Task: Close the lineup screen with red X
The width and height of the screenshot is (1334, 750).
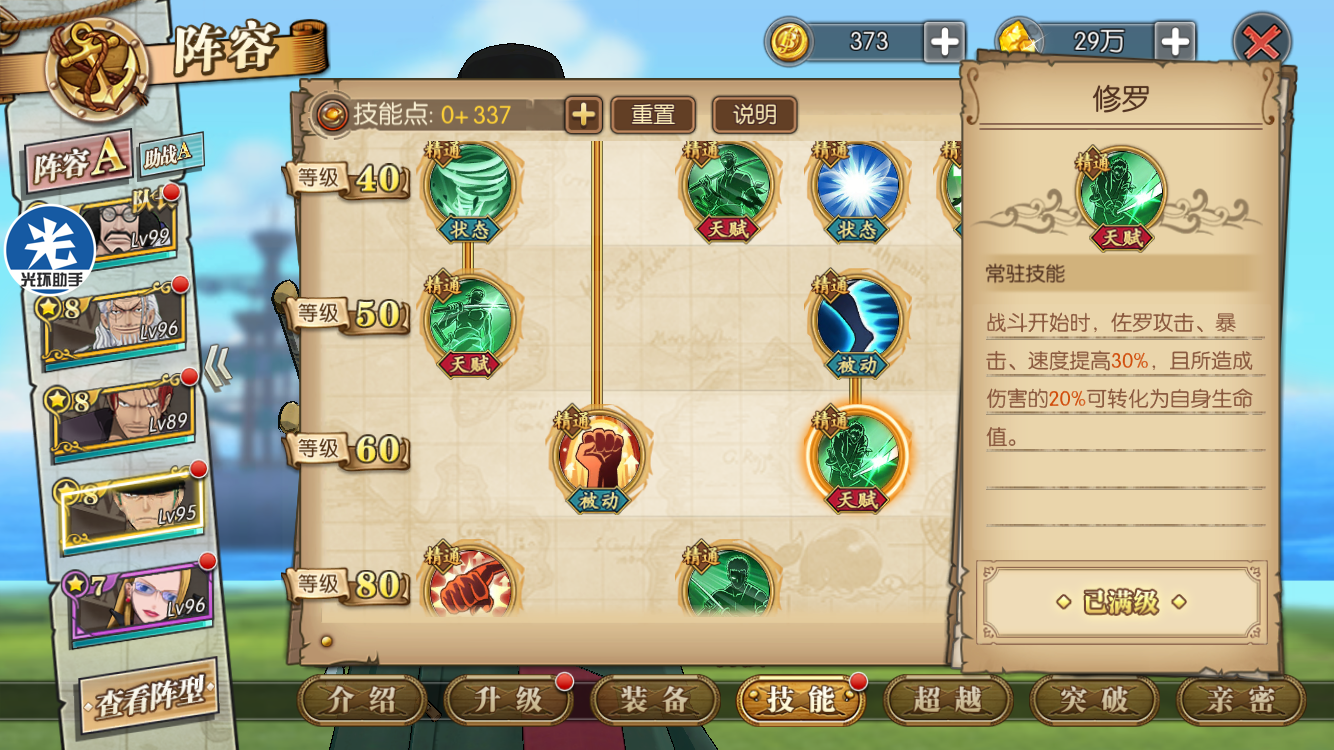Action: (x=1262, y=42)
